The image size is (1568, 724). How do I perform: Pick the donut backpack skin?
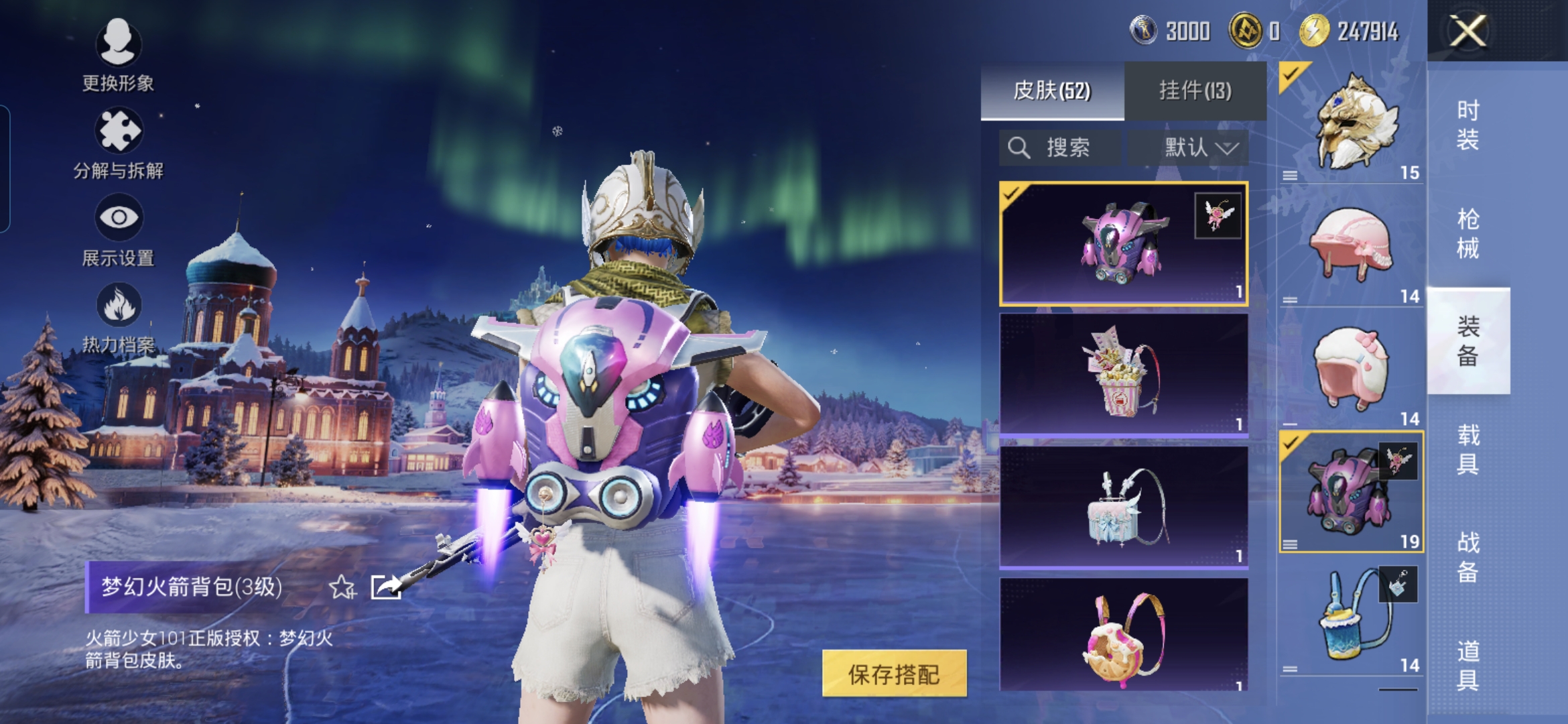click(x=1123, y=634)
